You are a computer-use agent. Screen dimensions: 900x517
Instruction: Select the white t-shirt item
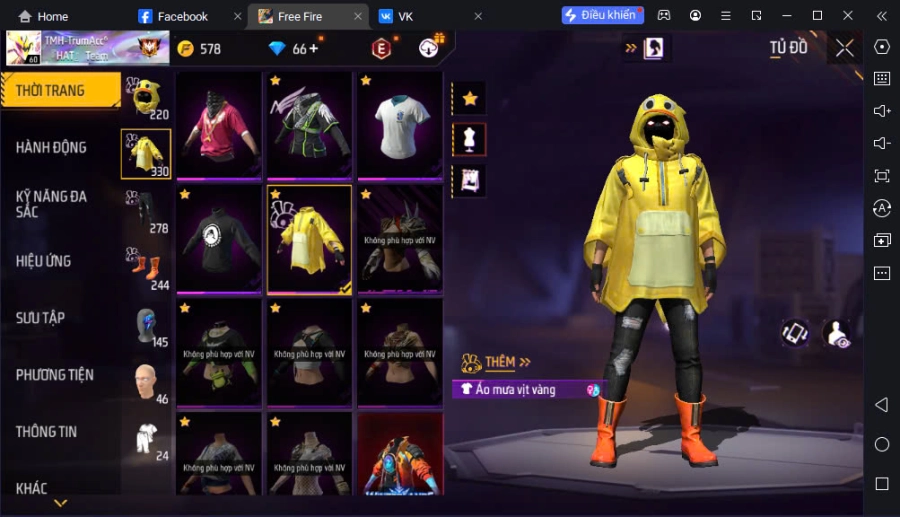(400, 125)
